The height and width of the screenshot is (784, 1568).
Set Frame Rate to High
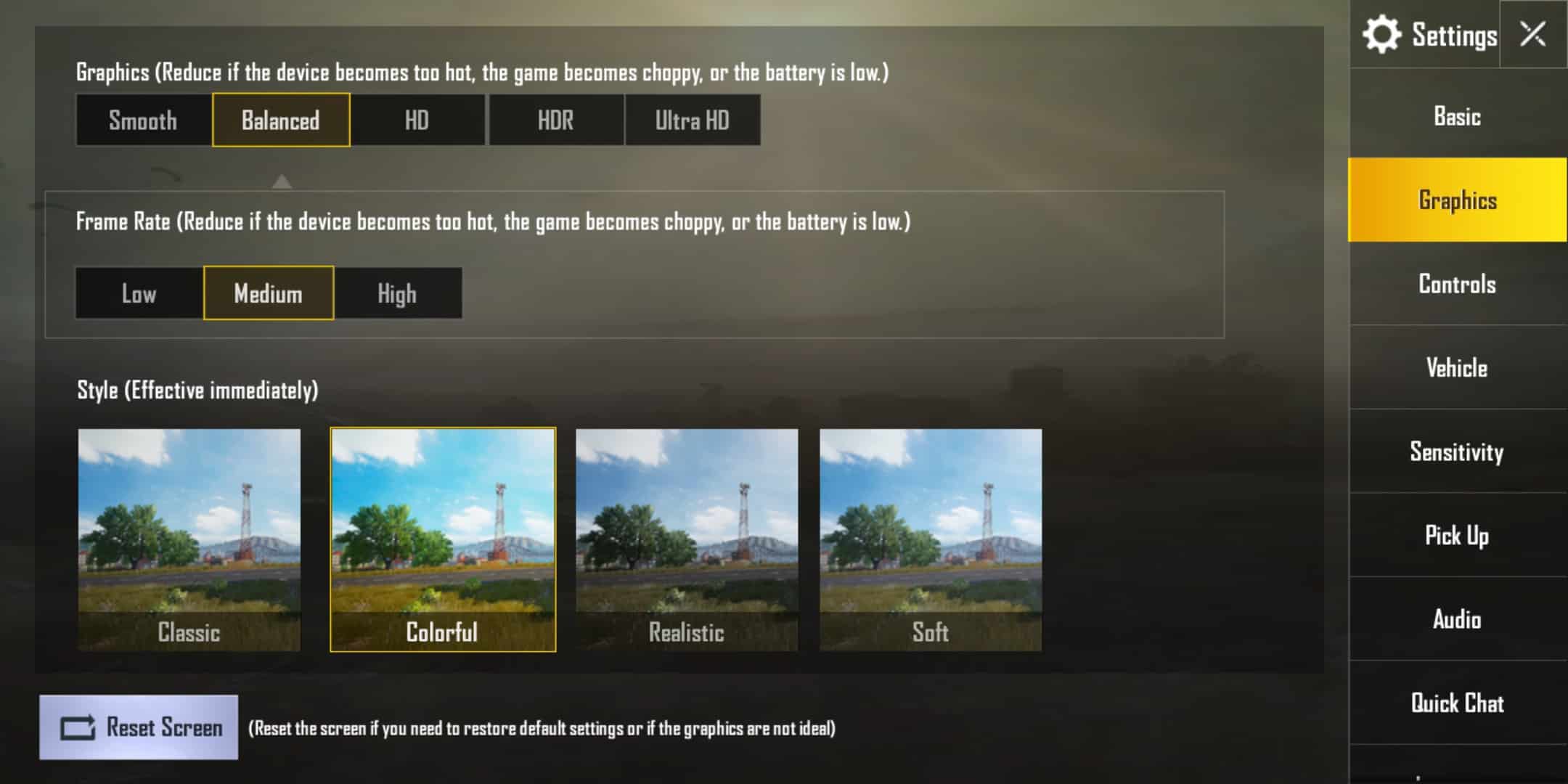397,293
